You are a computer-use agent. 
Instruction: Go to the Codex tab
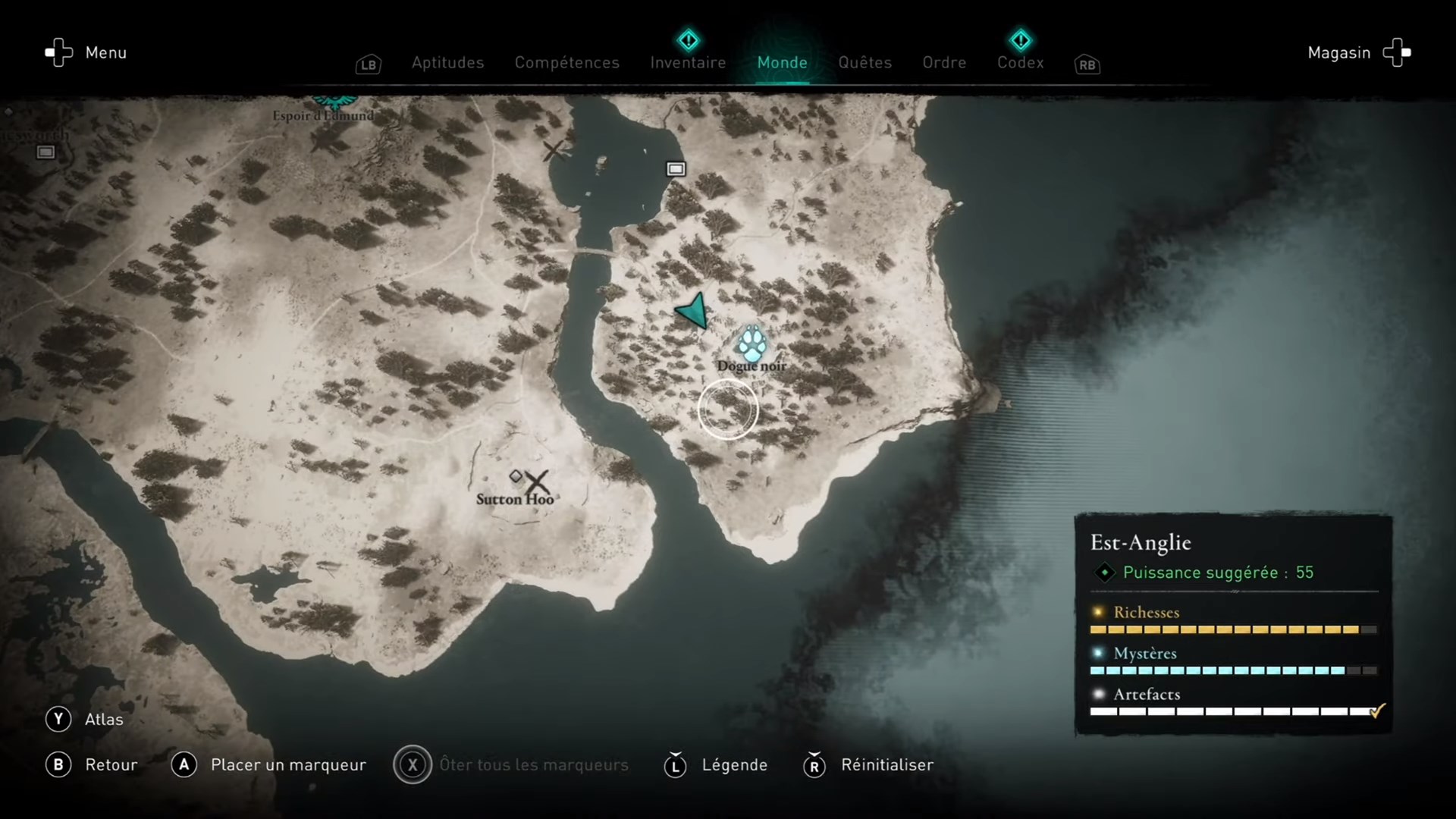pyautogui.click(x=1020, y=62)
